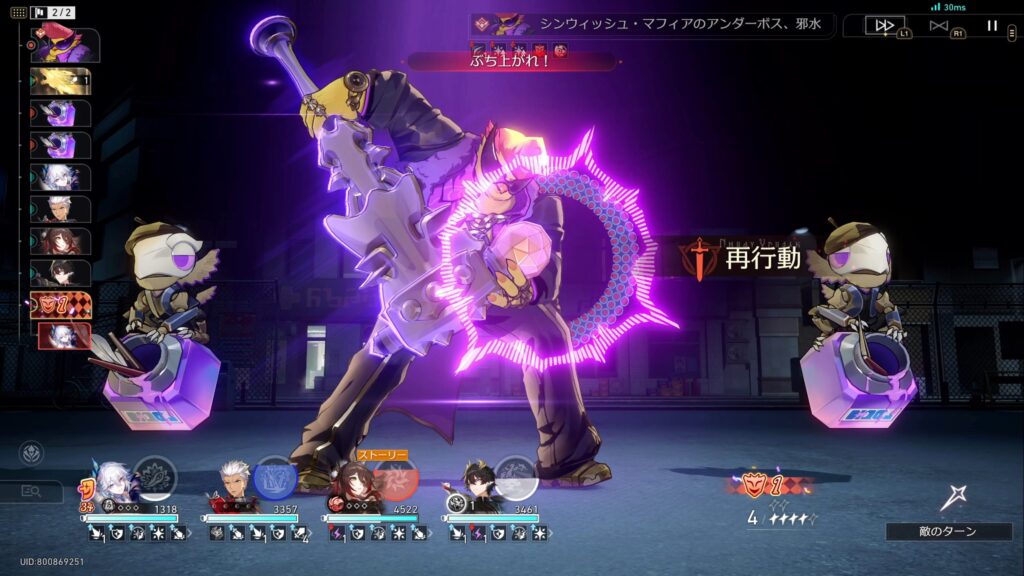Open the grid icon above turn order
The image size is (1024, 576).
18,13
